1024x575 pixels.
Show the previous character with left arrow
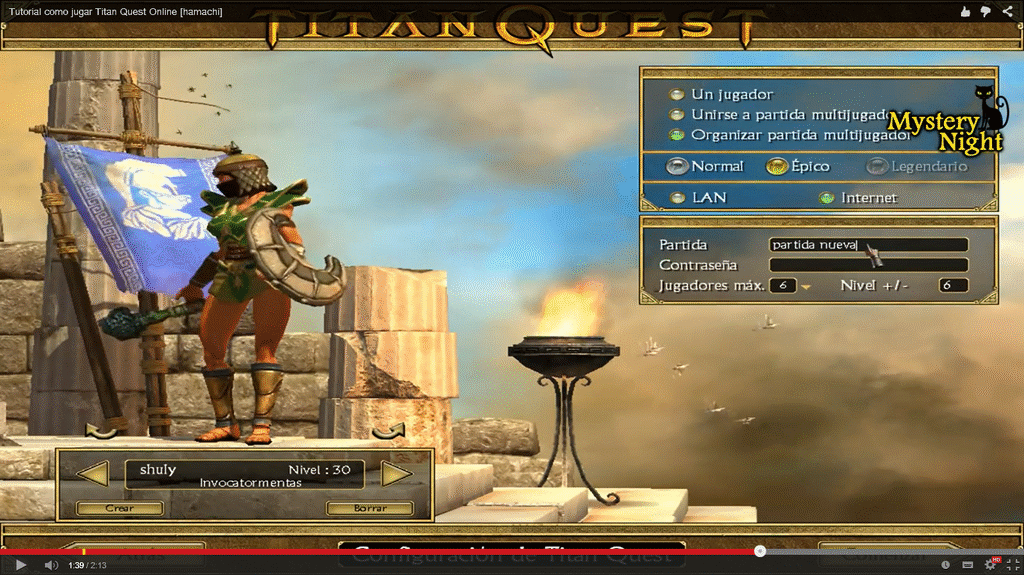click(93, 472)
